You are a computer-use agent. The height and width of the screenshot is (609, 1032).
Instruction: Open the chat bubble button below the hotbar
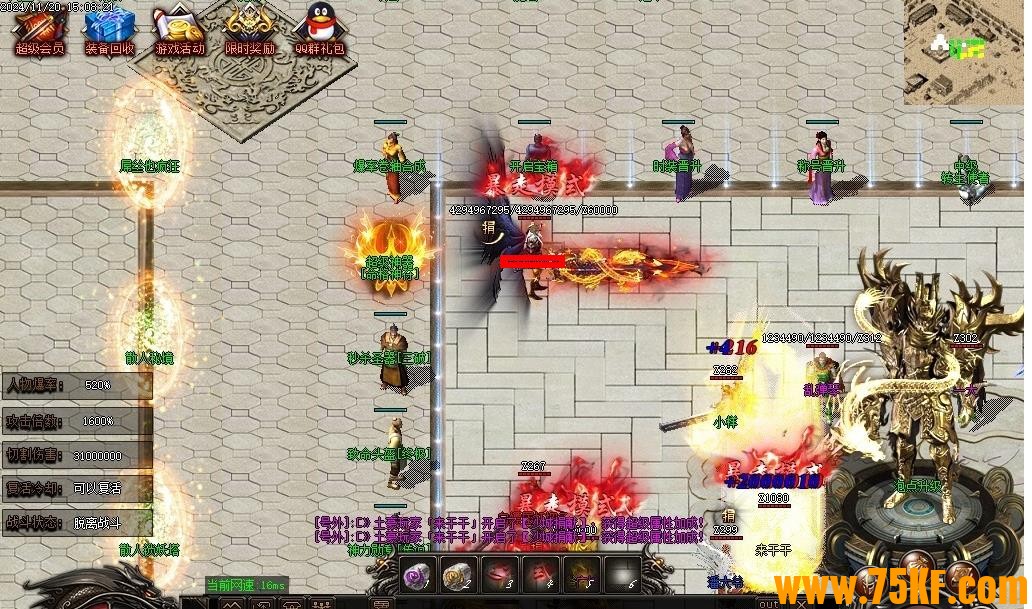point(381,603)
